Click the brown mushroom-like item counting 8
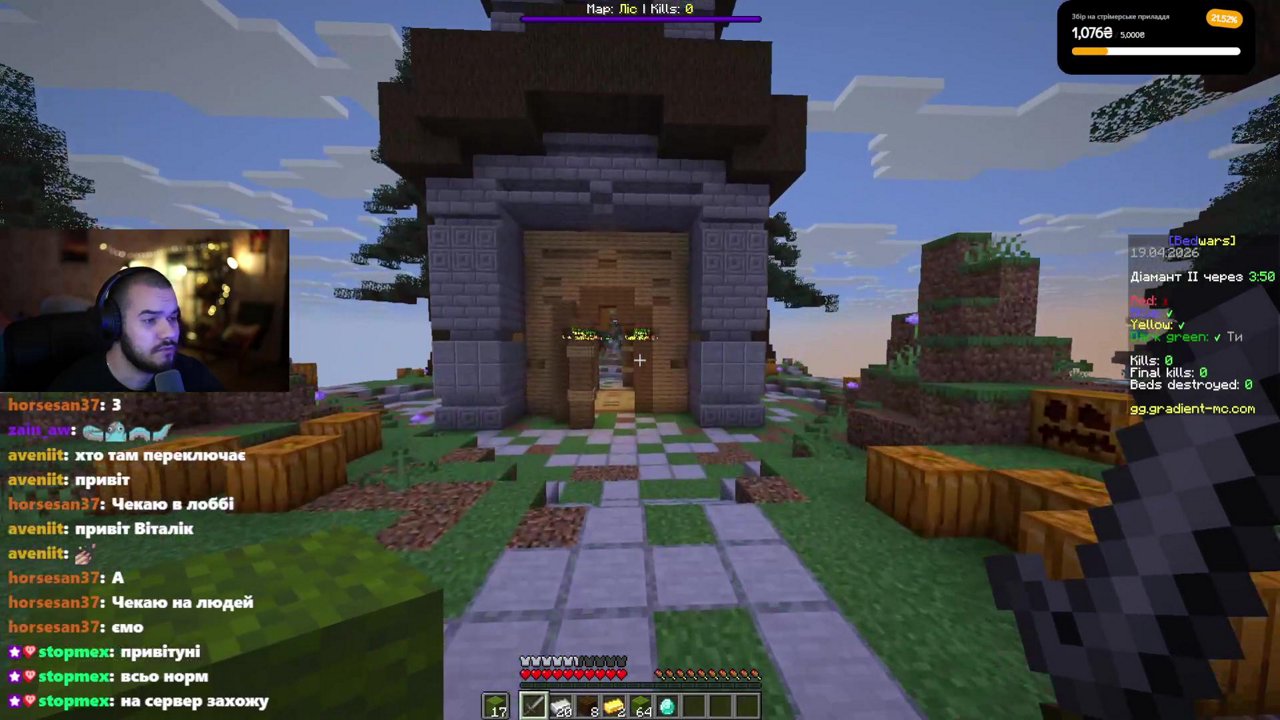 pos(589,707)
